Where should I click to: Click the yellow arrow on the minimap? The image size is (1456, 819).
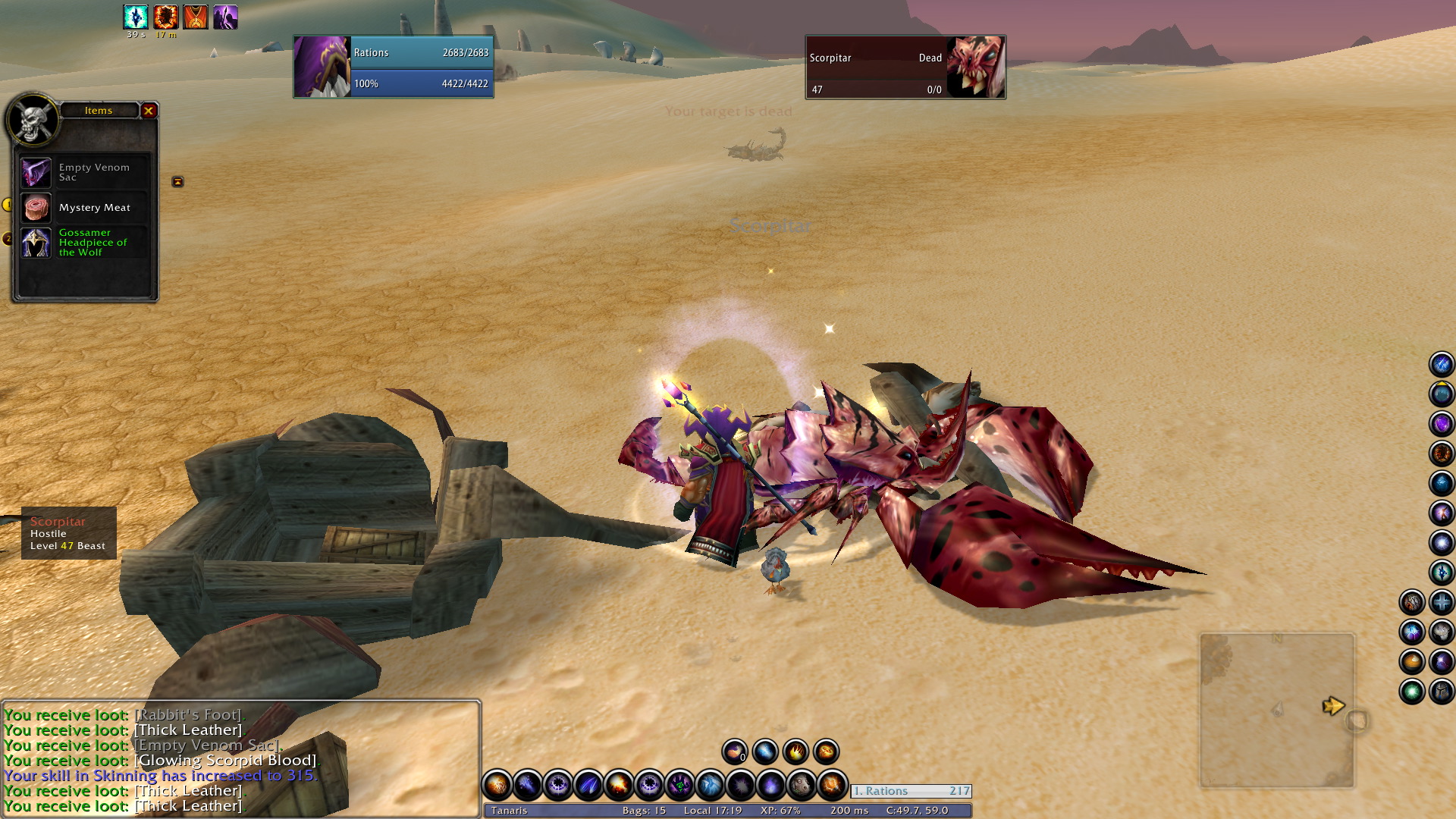click(x=1332, y=706)
